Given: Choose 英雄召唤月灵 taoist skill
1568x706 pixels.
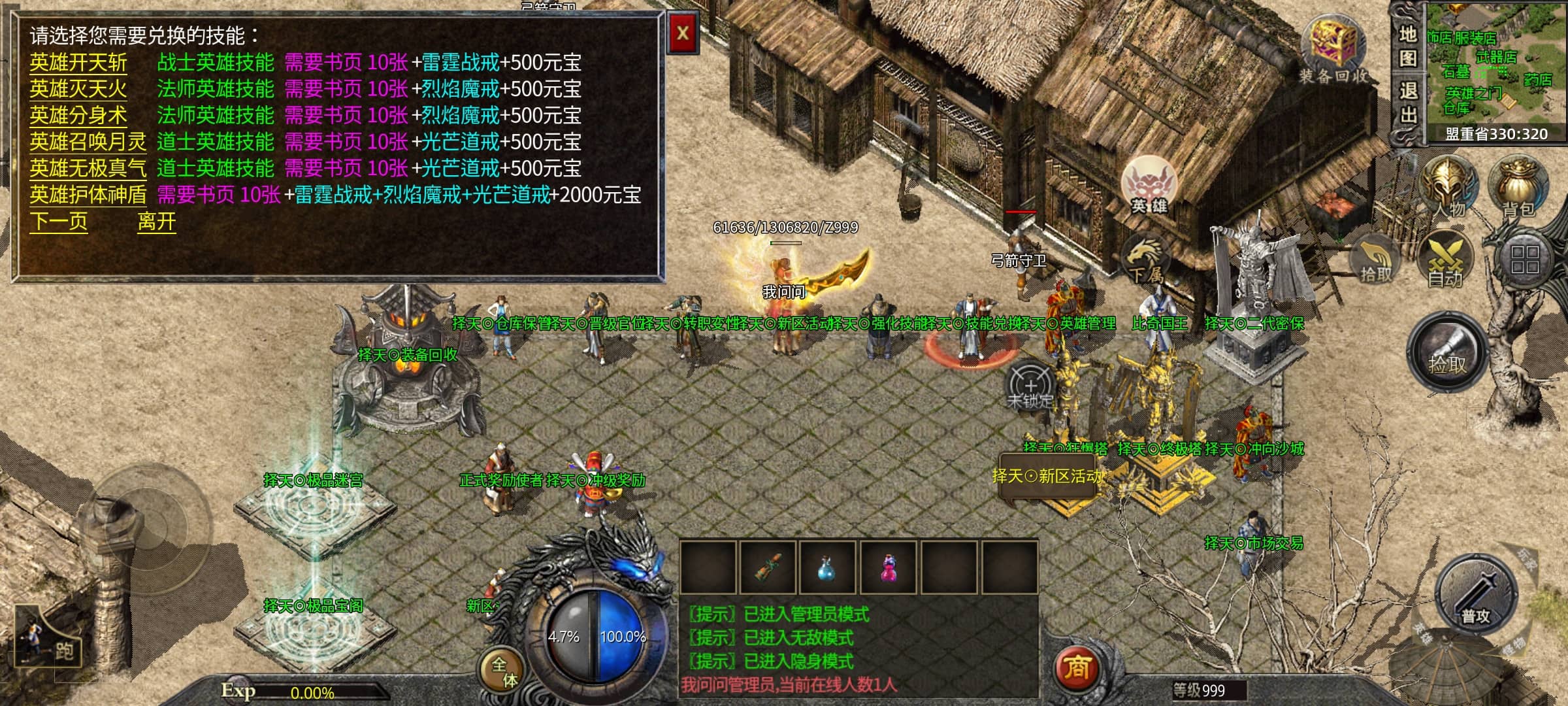Looking at the screenshot, I should pyautogui.click(x=88, y=142).
